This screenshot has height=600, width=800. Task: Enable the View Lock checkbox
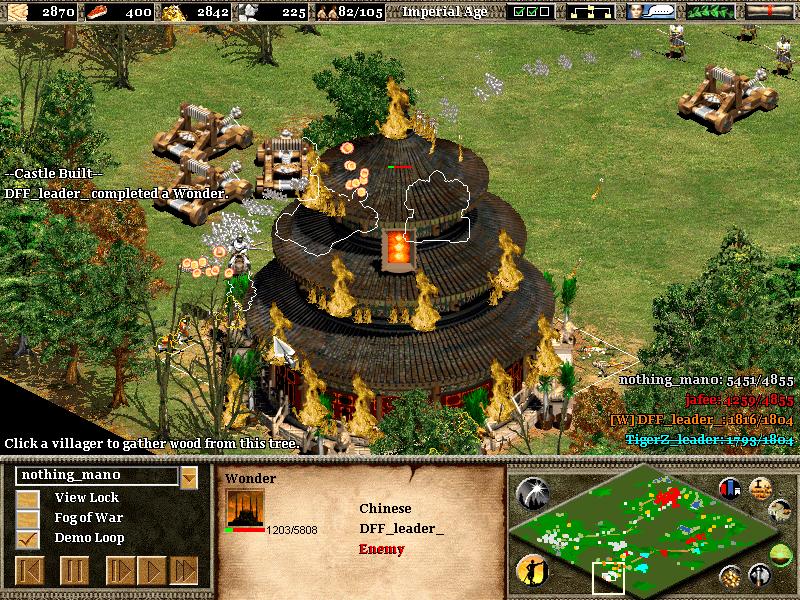30,498
